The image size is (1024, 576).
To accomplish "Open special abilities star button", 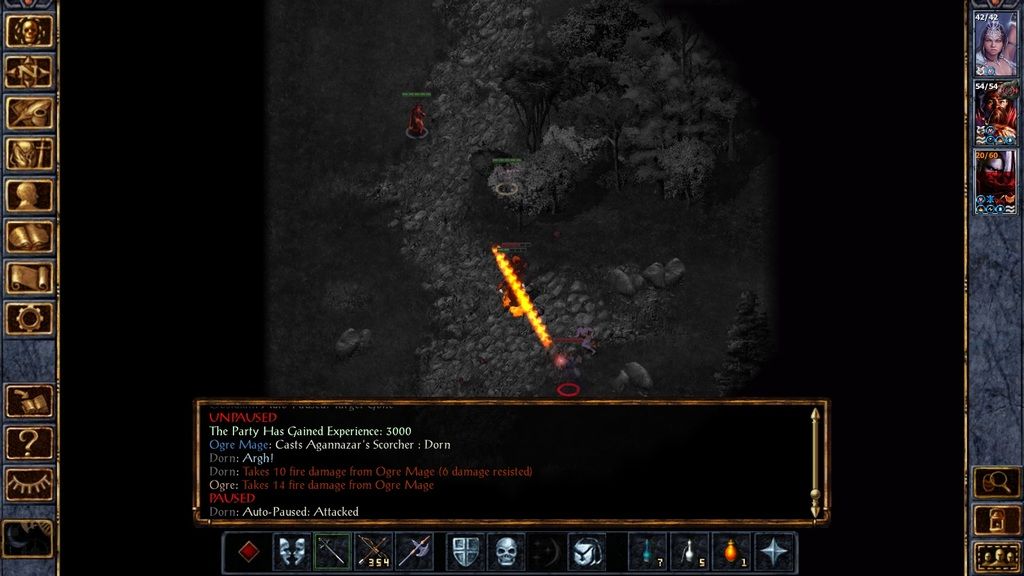I will coord(775,552).
